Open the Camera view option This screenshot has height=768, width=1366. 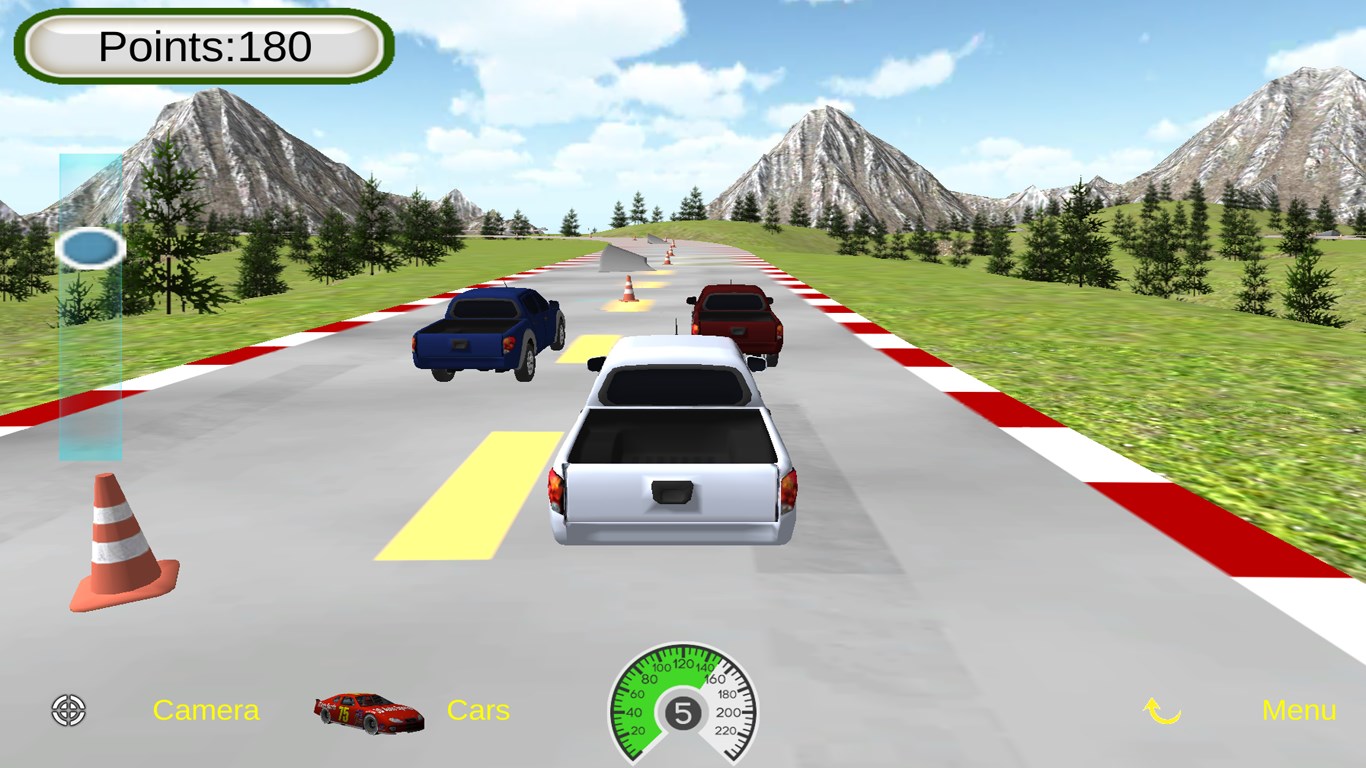[206, 710]
